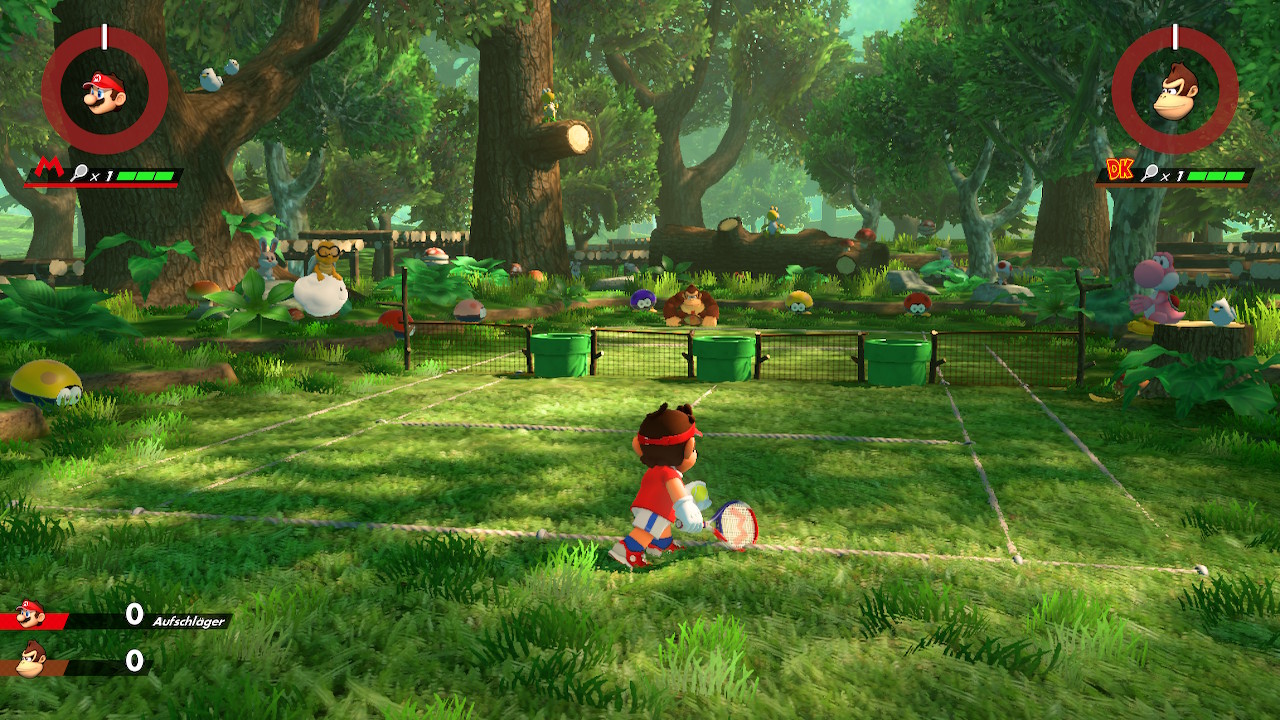
Task: Select Donkey Kong's row on the scoreboard
Action: (x=80, y=661)
